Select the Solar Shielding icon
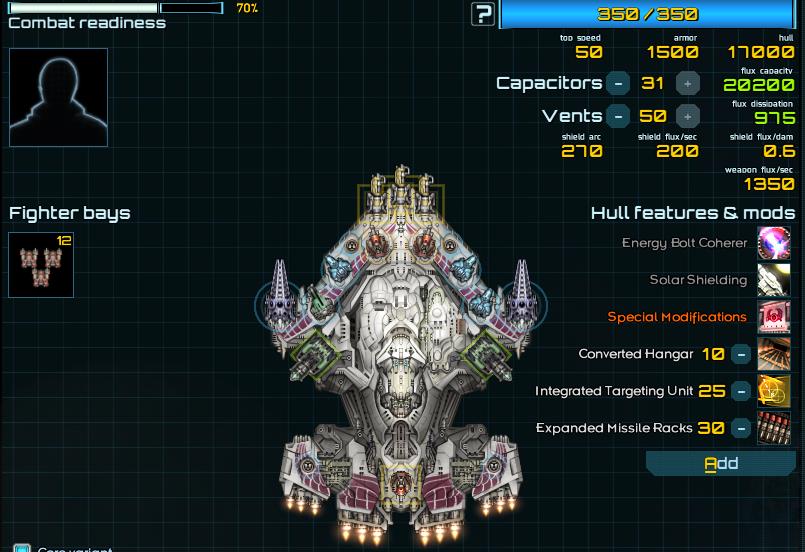 pyautogui.click(x=774, y=280)
